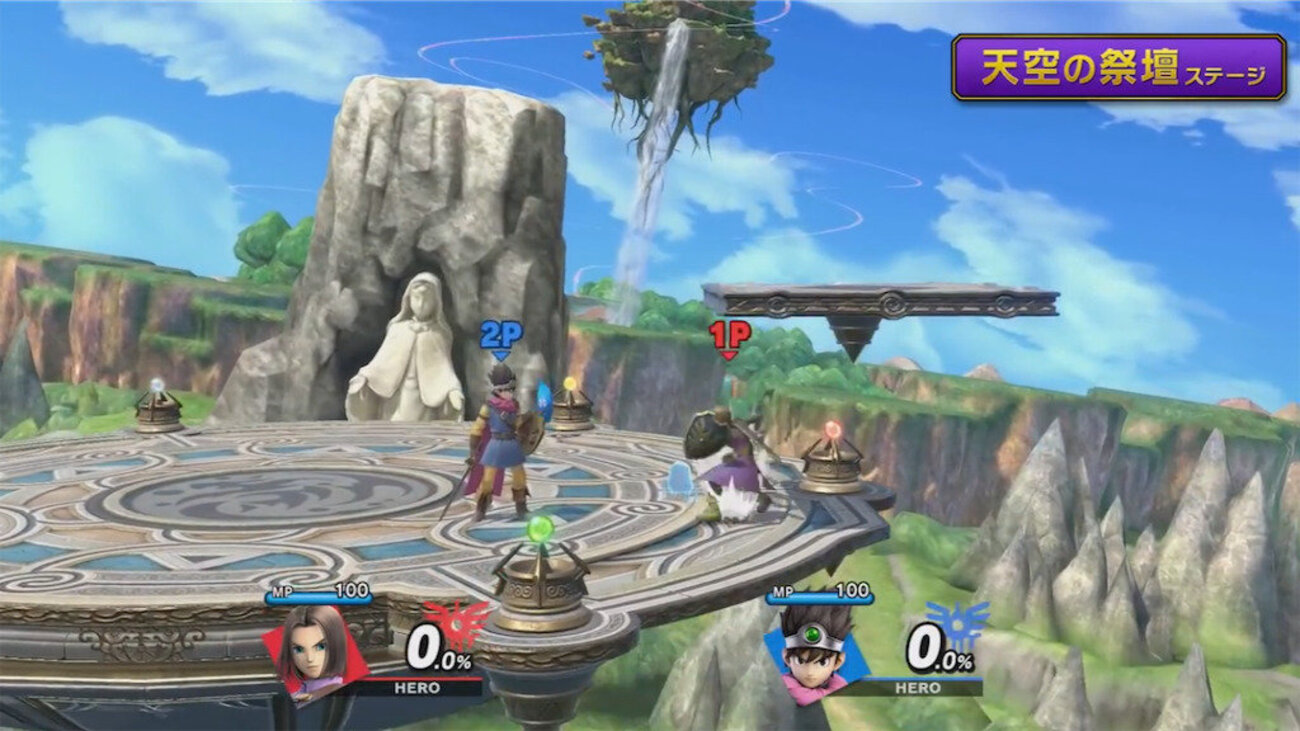Select player one's Hero portrait
Viewport: 1300px width, 731px height.
(x=312, y=648)
